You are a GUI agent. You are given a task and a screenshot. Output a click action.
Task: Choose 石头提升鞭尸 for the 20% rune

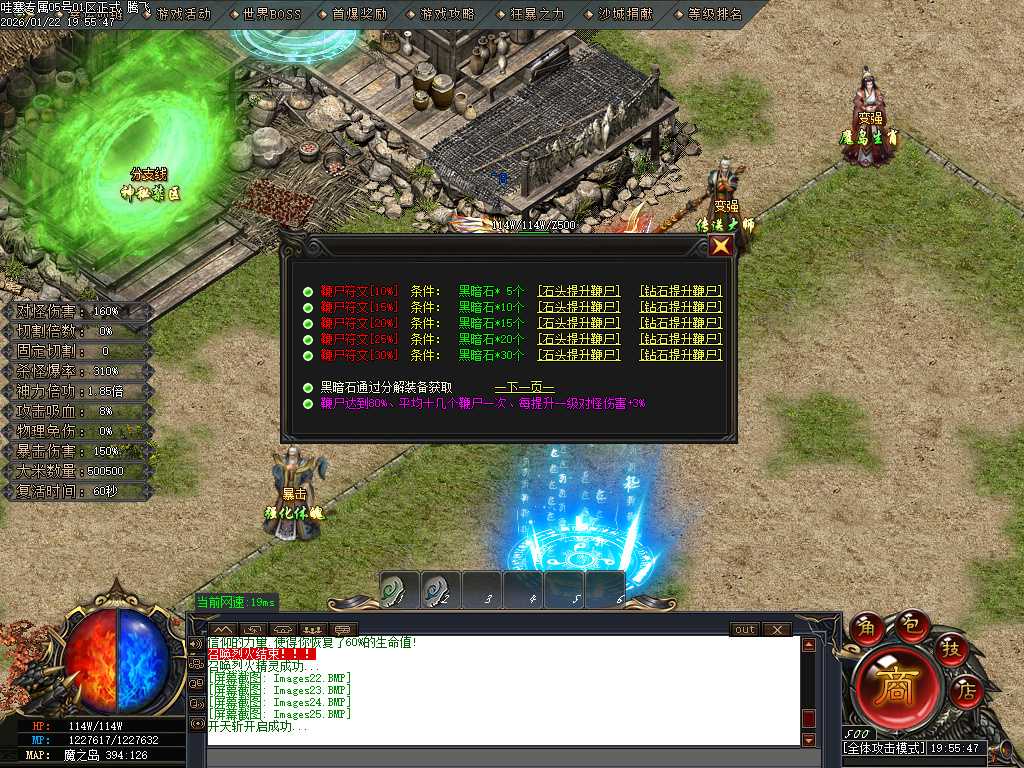pos(579,323)
